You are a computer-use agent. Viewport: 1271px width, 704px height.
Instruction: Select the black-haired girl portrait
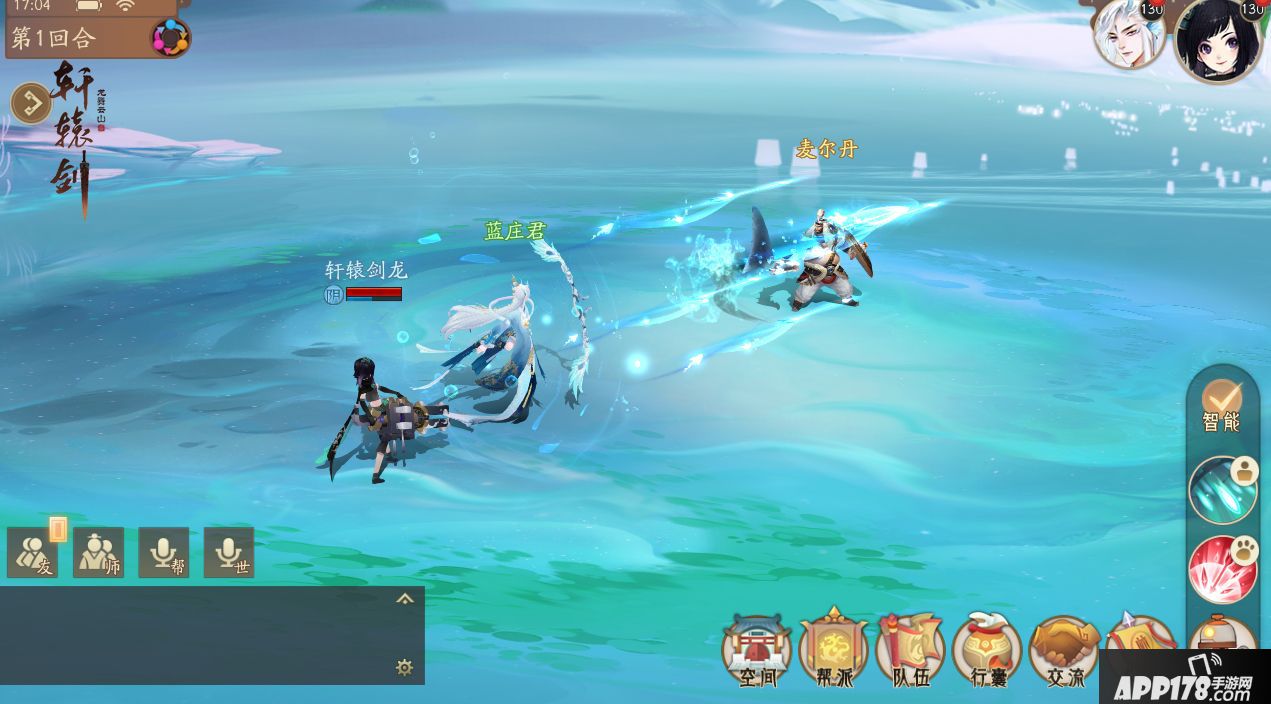[x=1217, y=40]
